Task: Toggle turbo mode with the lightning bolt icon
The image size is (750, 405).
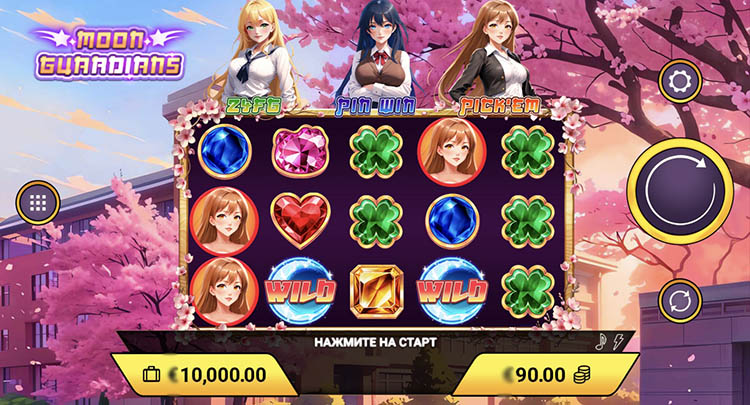Action: point(620,340)
